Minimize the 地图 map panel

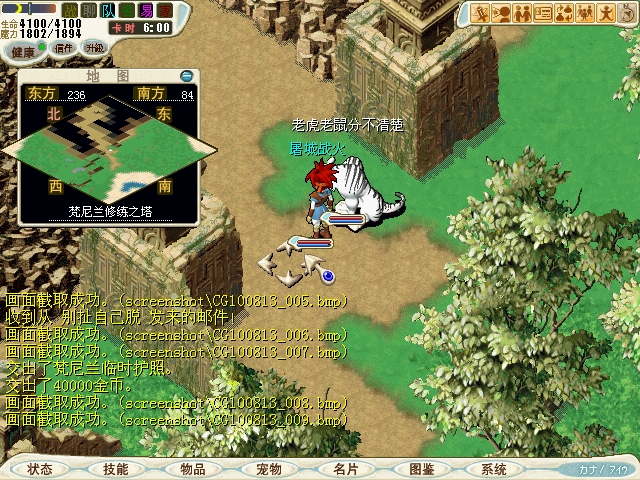coord(186,75)
